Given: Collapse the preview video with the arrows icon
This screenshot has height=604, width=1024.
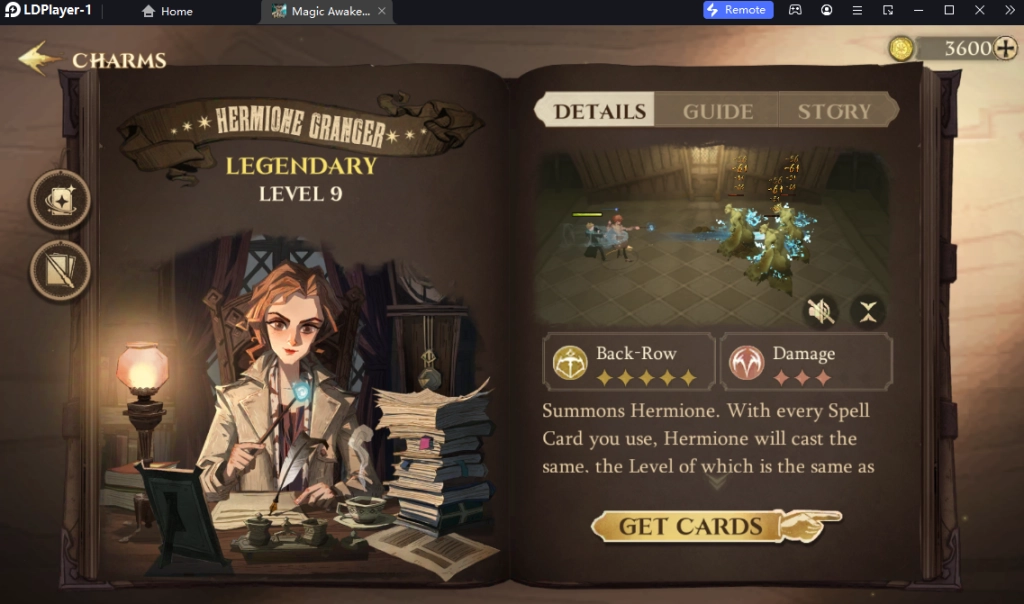Looking at the screenshot, I should tap(867, 312).
